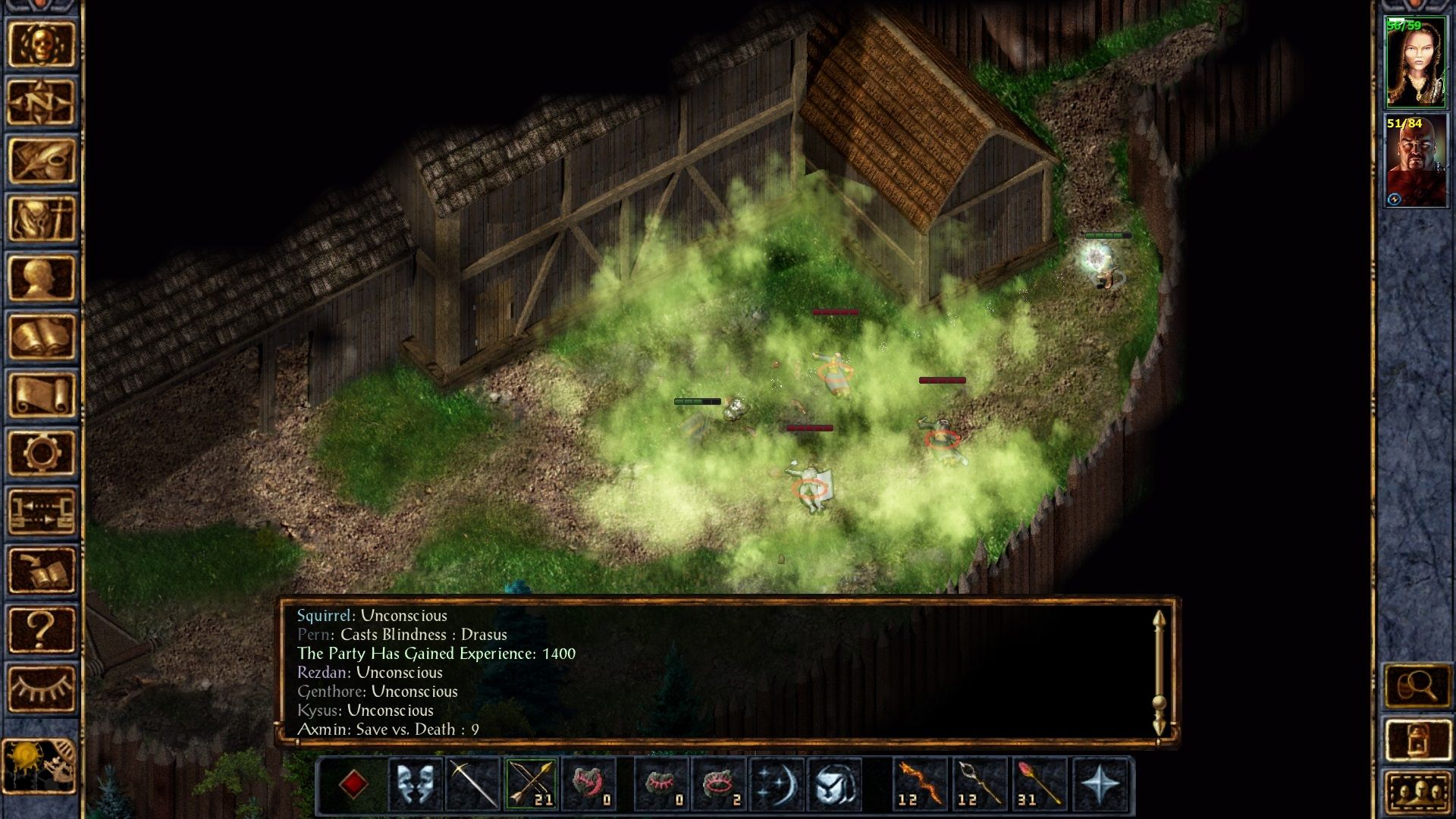The width and height of the screenshot is (1456, 819).
Task: Open the area map with compass icon
Action: coord(41,102)
